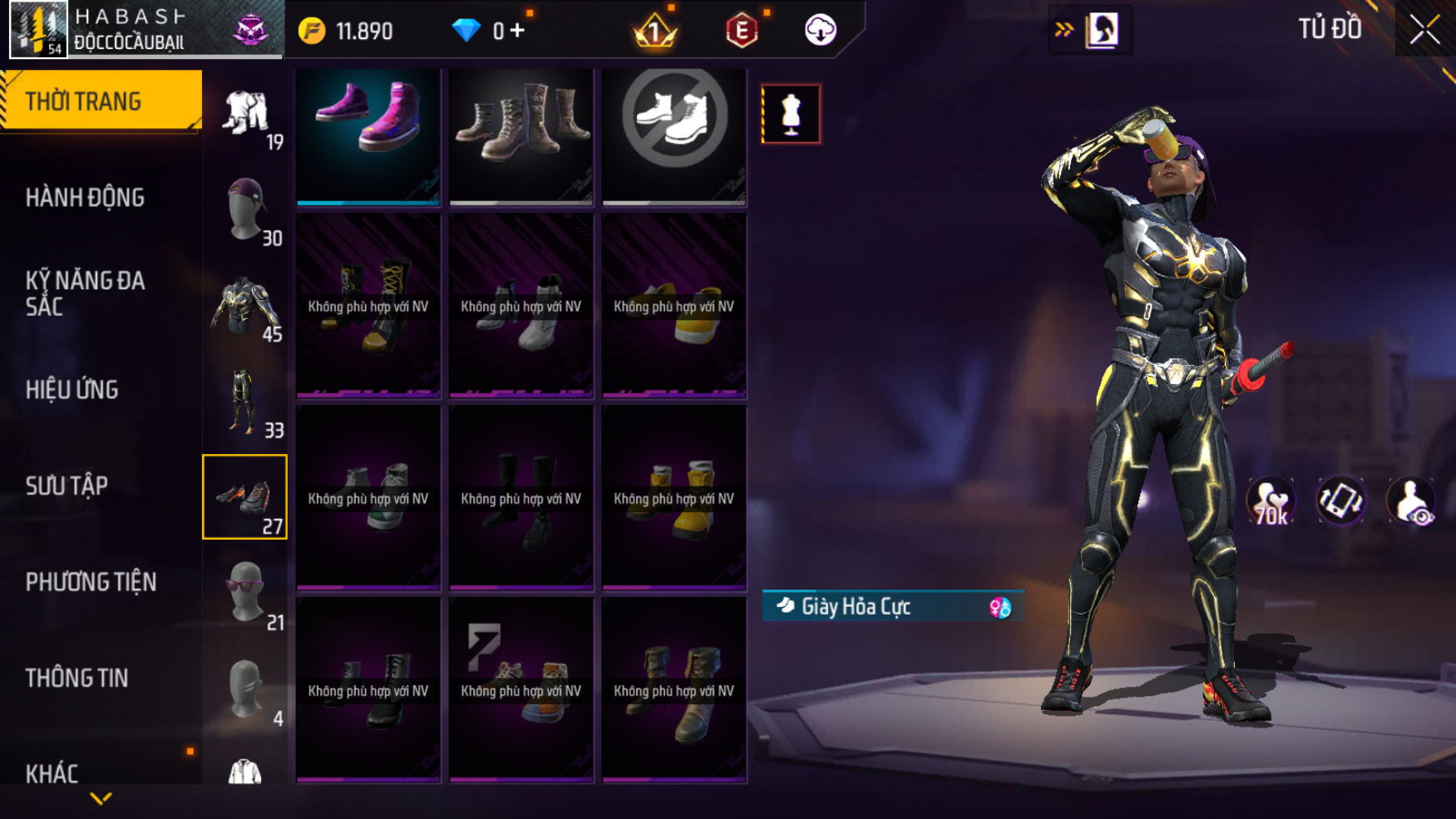
Task: Select the HIỆU ỨNG tab
Action: [72, 389]
